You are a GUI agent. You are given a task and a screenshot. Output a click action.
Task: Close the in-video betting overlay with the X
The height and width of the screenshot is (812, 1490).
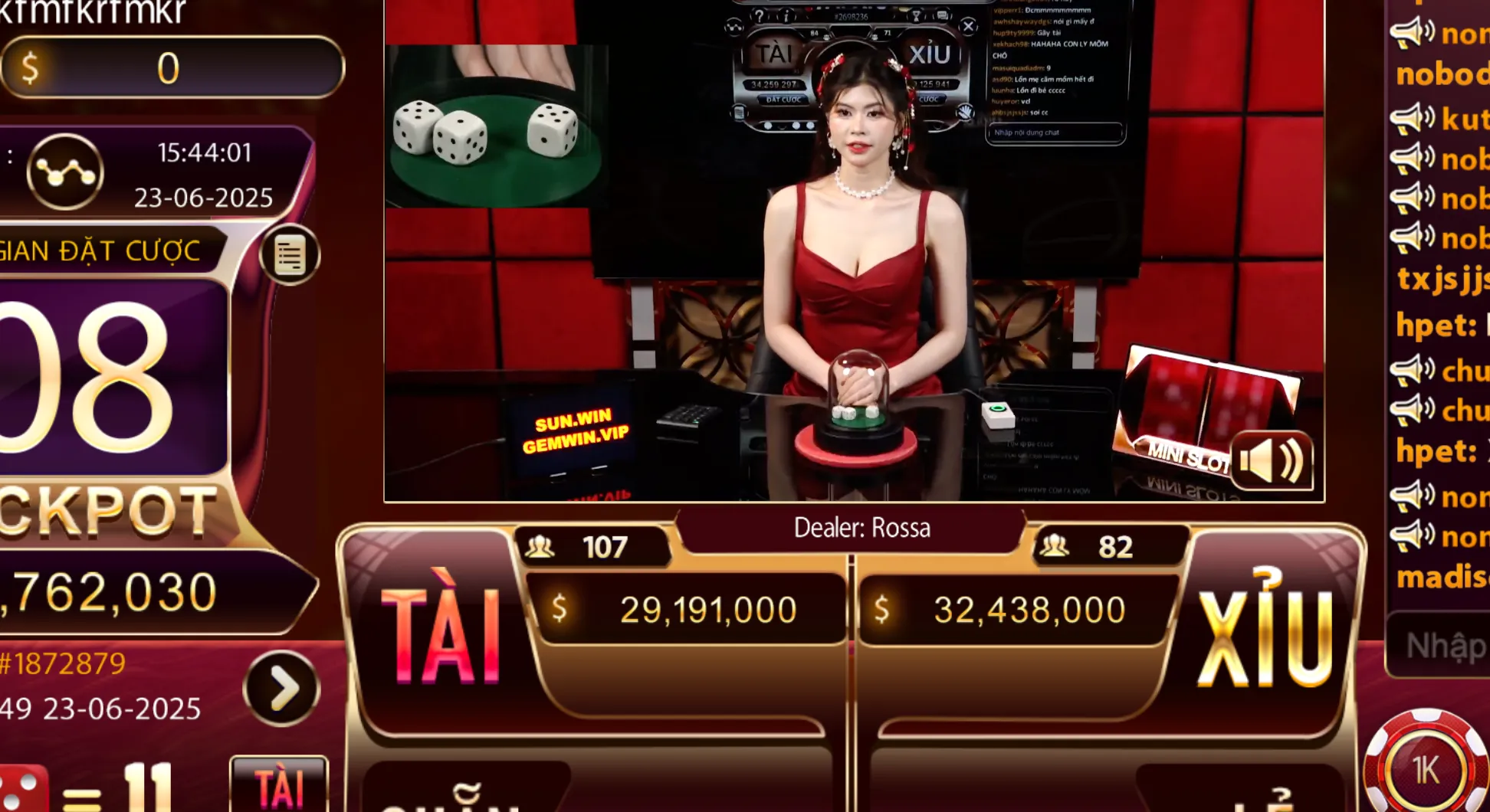968,25
